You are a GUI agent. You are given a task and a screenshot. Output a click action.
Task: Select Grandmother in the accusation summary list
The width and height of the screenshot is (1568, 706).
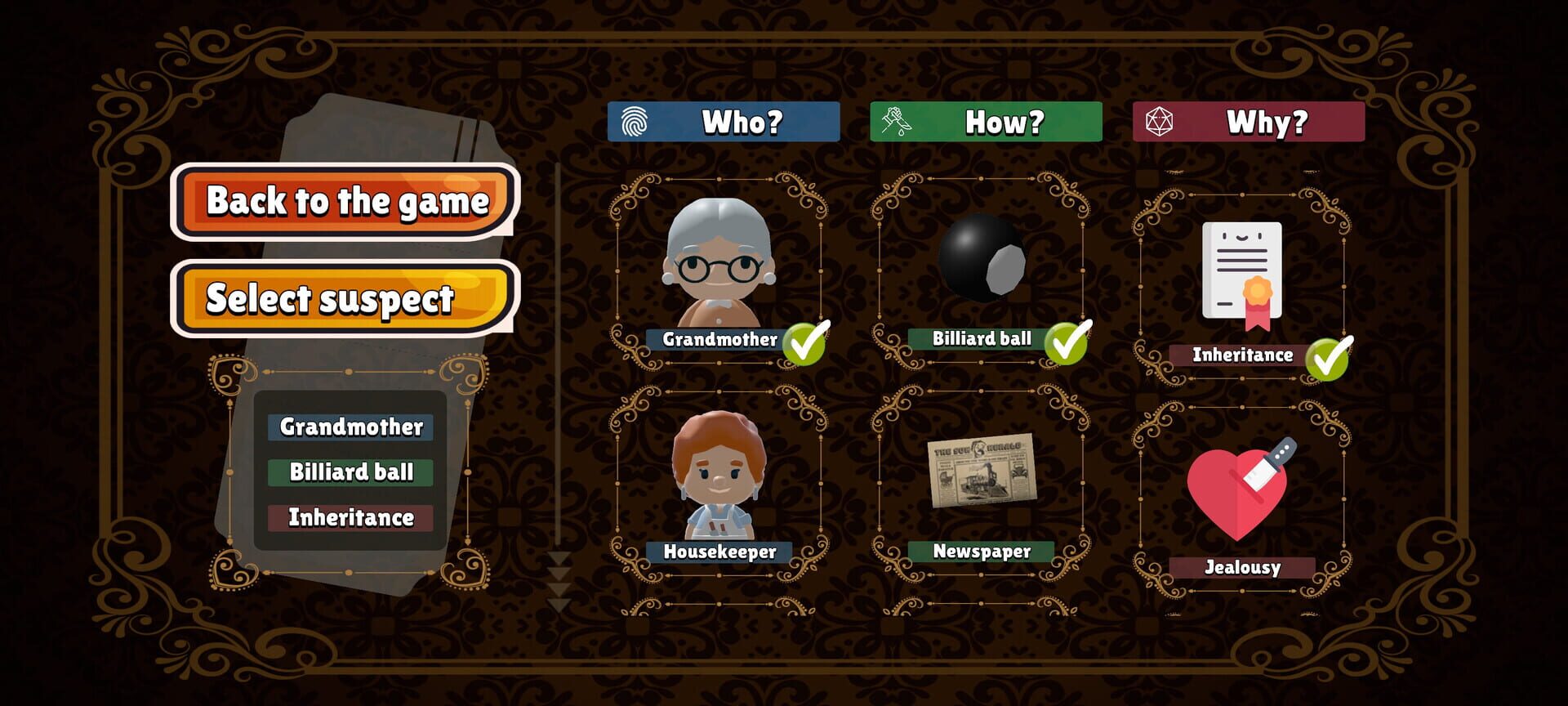click(350, 427)
